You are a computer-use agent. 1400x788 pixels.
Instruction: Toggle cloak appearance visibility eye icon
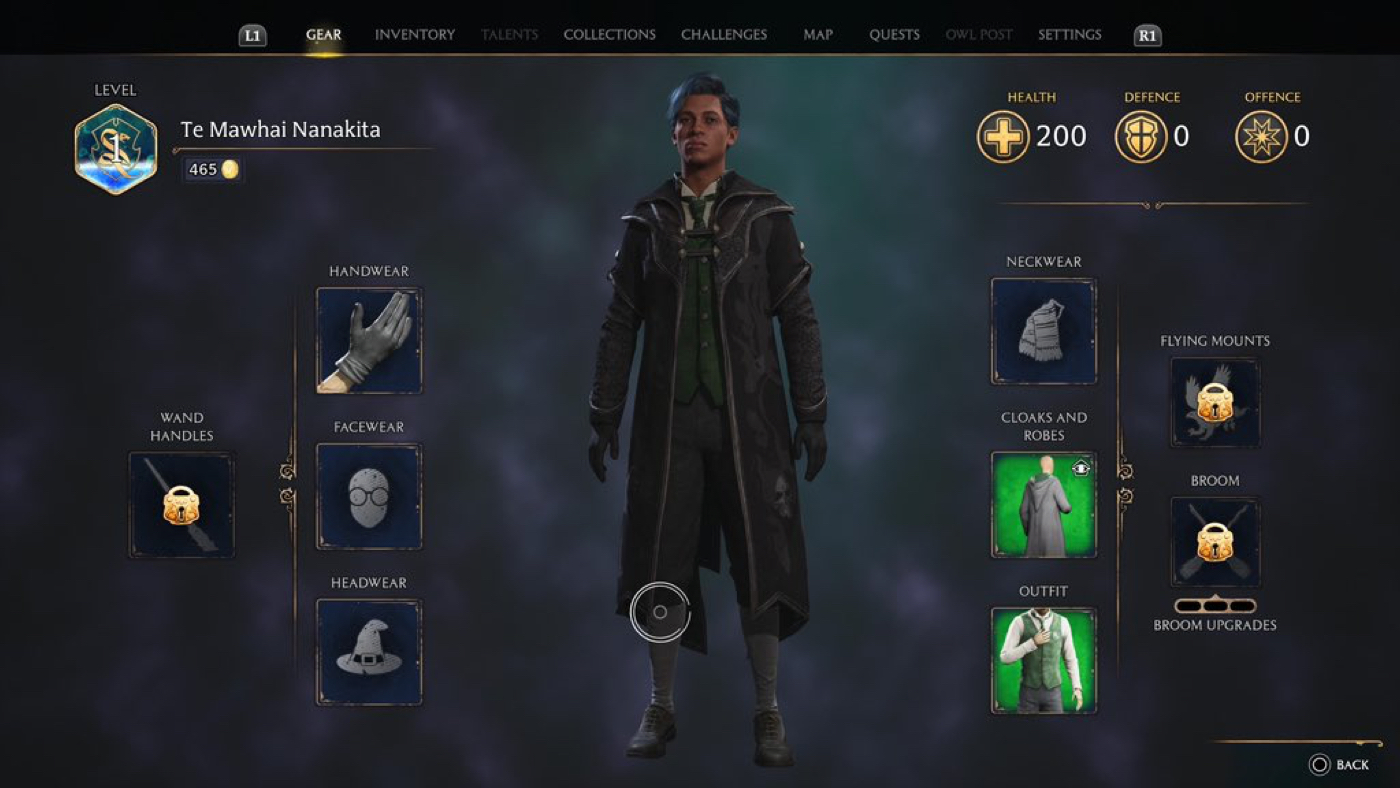(x=1081, y=466)
